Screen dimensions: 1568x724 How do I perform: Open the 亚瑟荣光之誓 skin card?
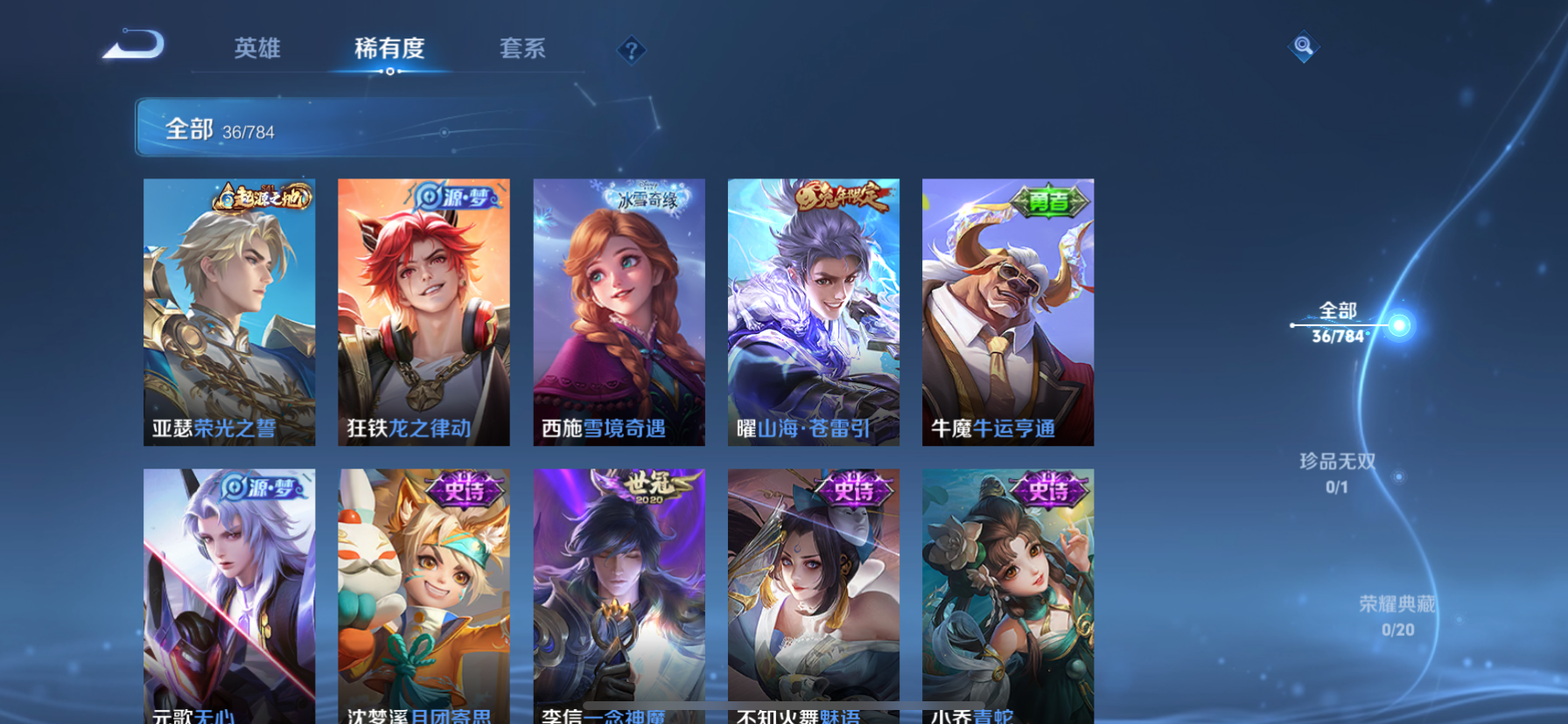click(x=229, y=310)
